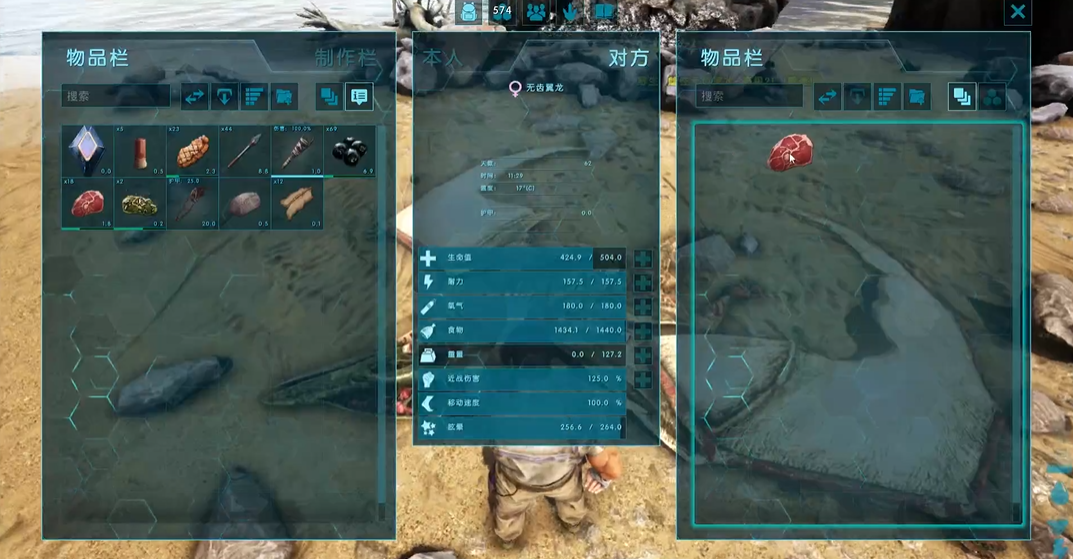Click the search box in the right inventory

749,96
